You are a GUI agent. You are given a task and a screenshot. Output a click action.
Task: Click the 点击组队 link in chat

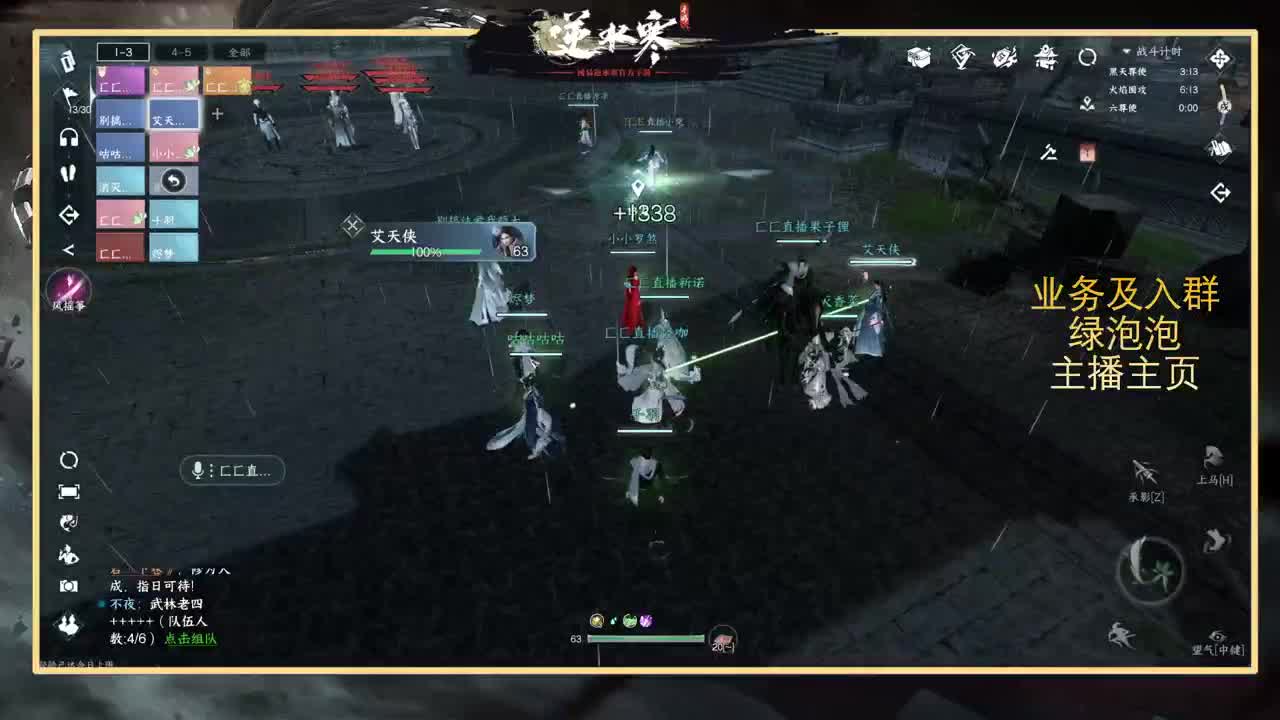(x=190, y=638)
